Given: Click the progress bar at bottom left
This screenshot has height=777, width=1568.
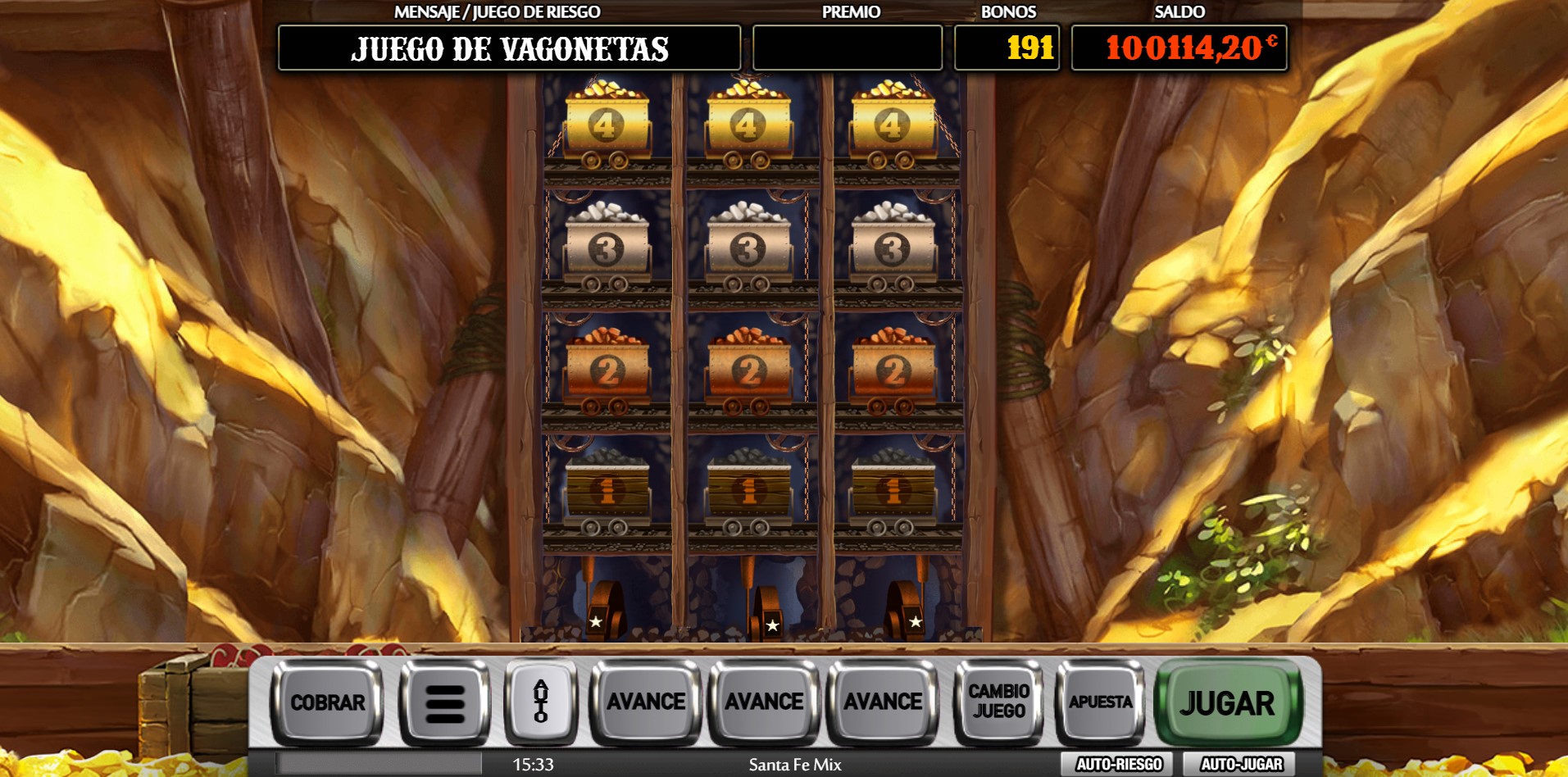Looking at the screenshot, I should (377, 762).
